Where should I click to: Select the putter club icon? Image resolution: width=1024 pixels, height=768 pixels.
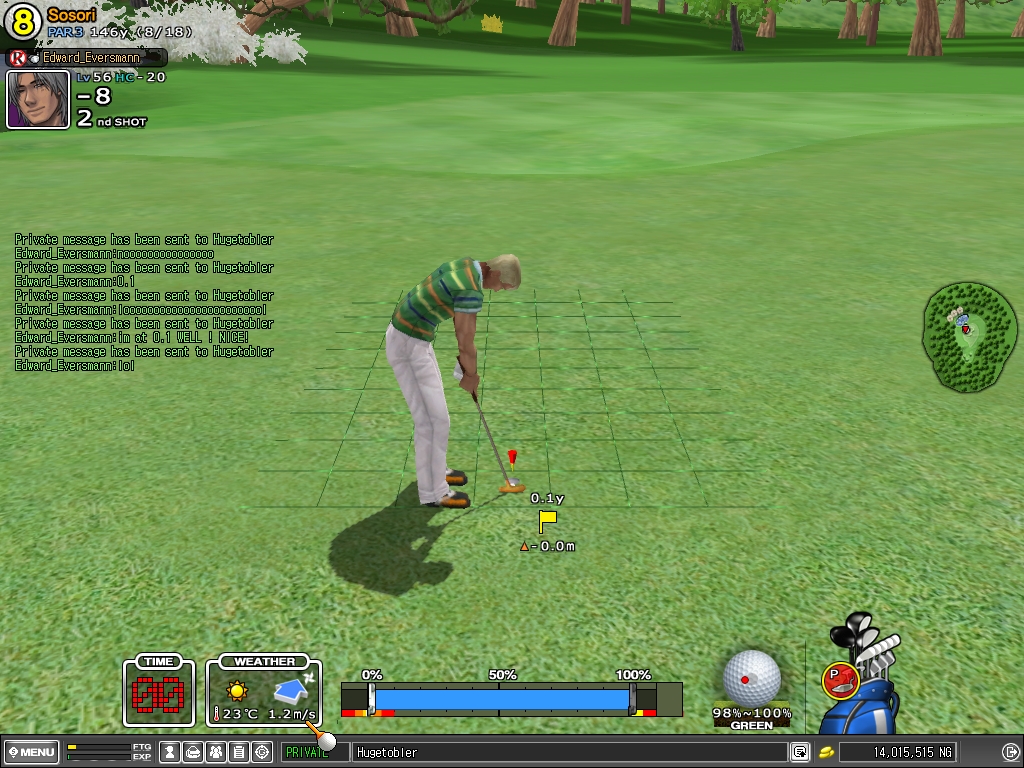pyautogui.click(x=840, y=681)
